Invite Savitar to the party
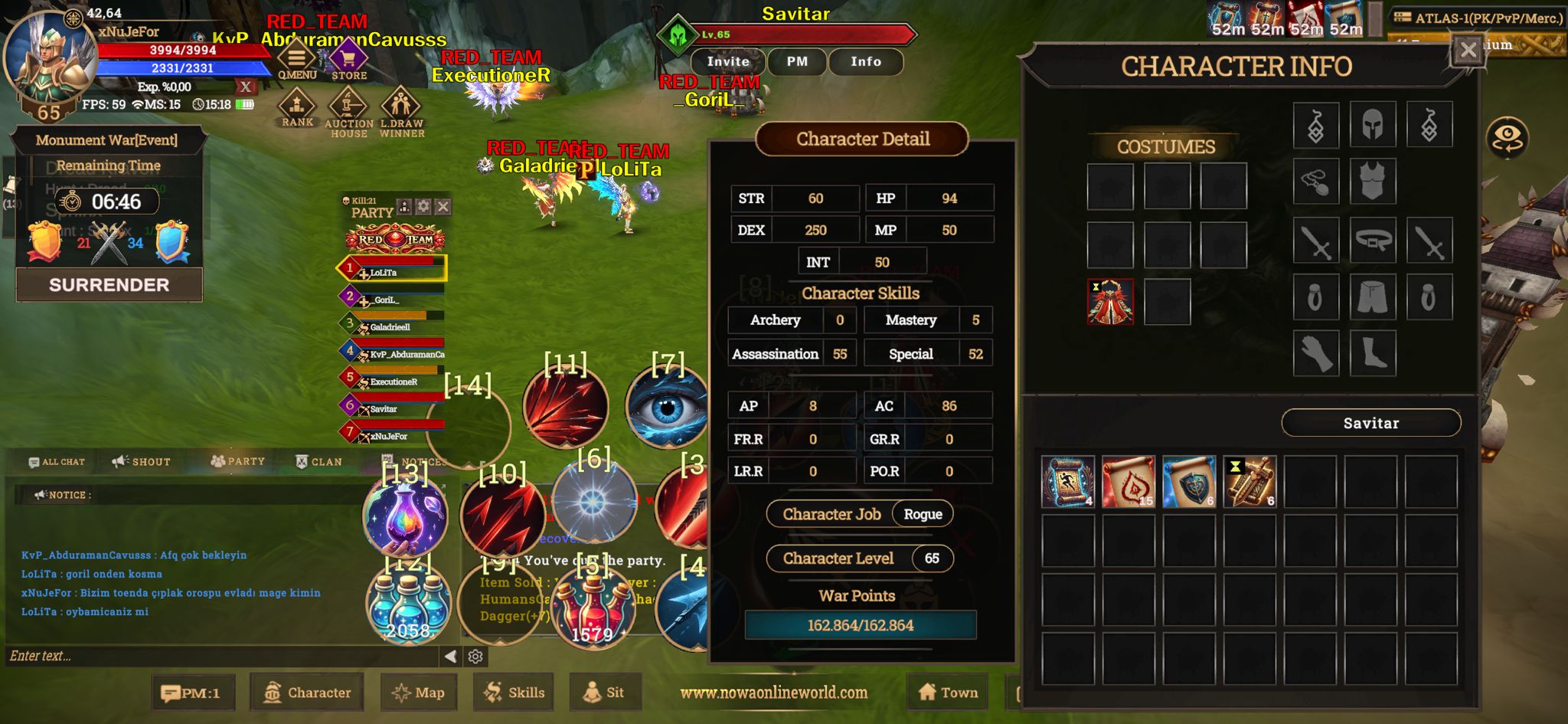Image resolution: width=1568 pixels, height=724 pixels. pyautogui.click(x=727, y=61)
